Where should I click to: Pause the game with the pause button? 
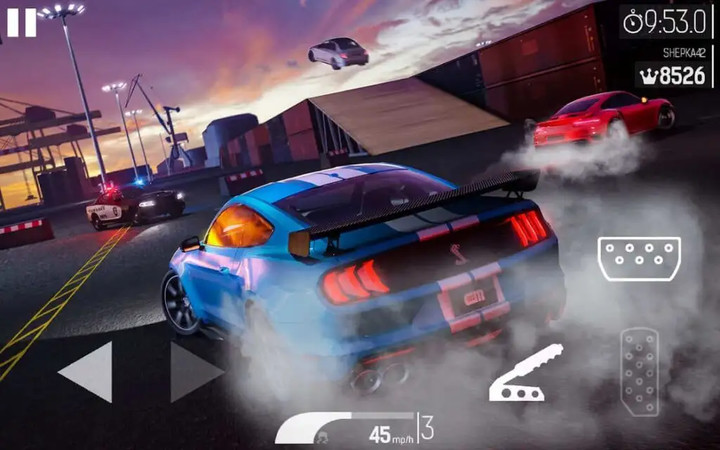21,21
